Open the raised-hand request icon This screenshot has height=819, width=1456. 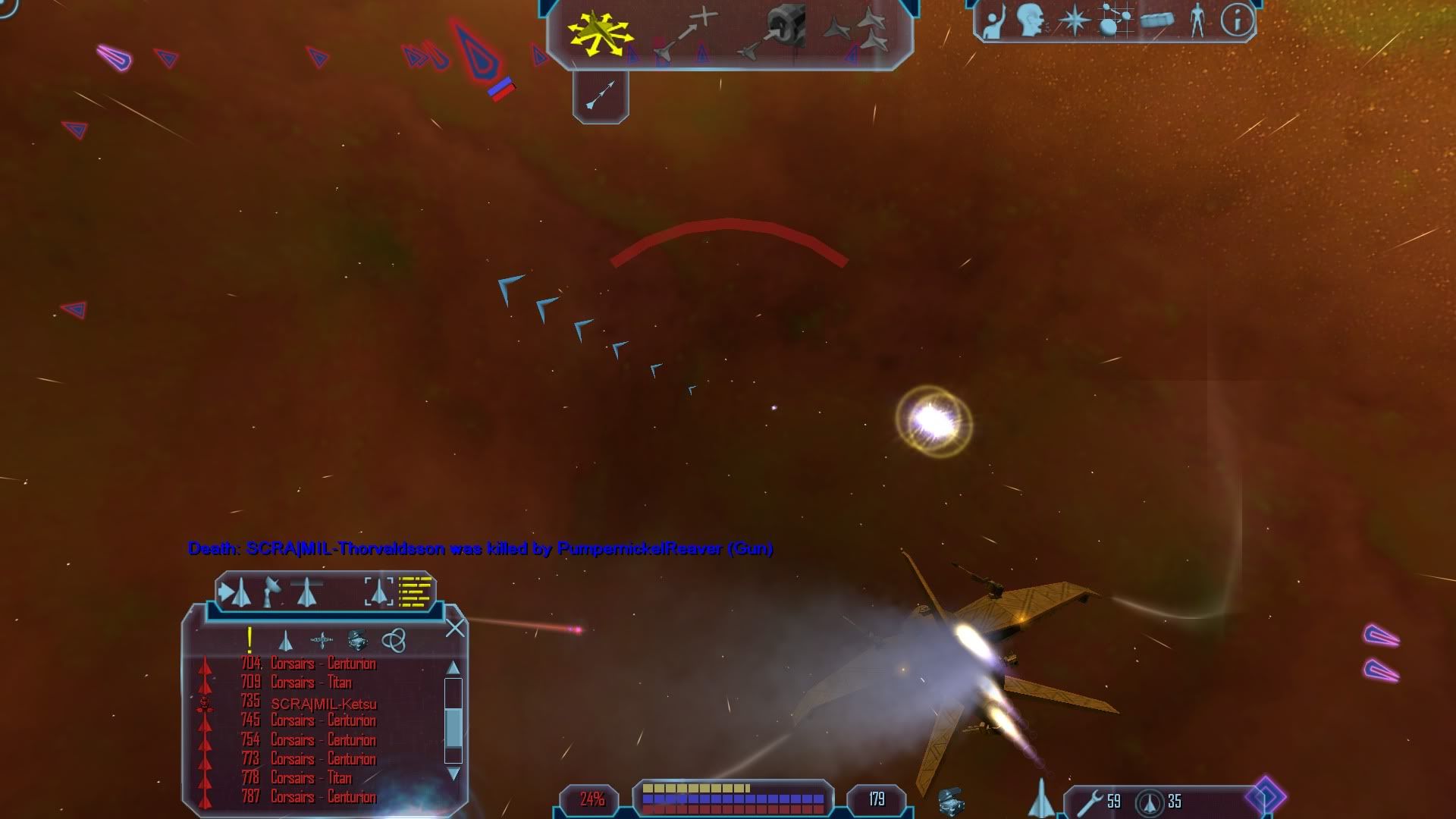(993, 21)
